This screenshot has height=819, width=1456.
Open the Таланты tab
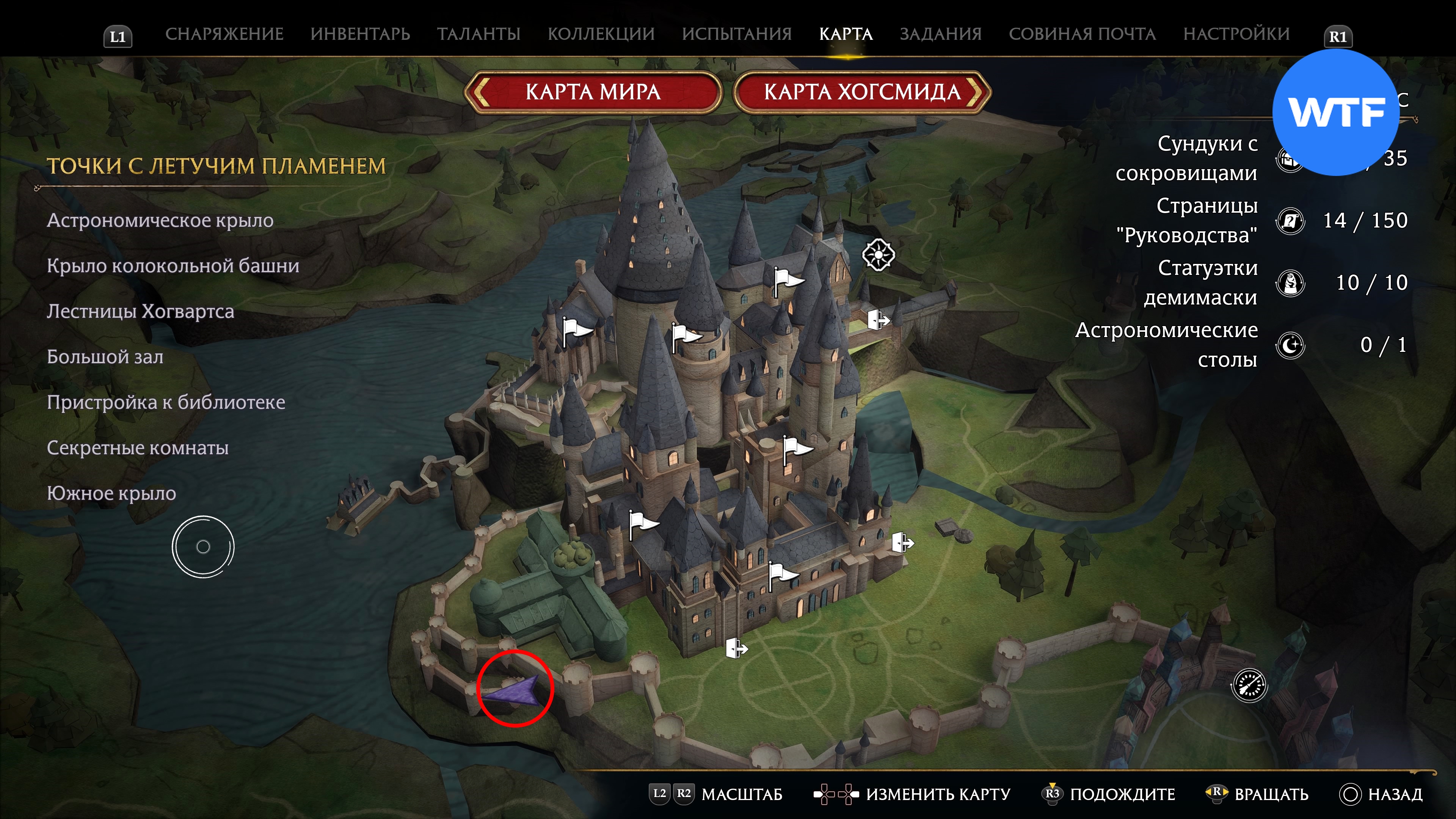click(478, 34)
